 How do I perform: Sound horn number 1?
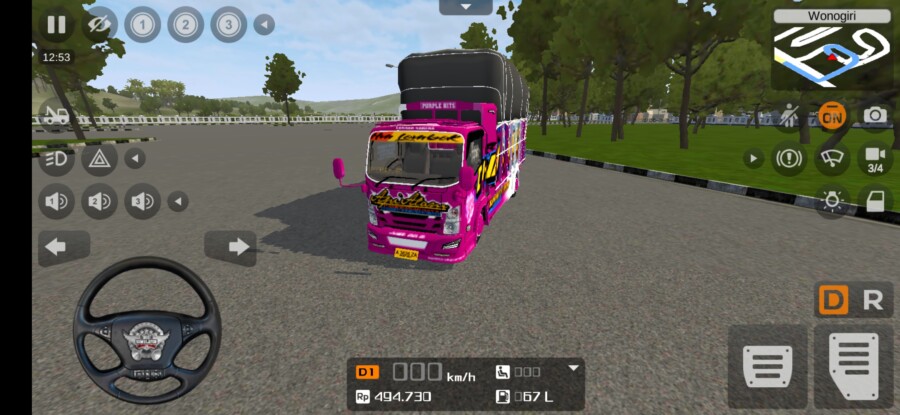56,201
